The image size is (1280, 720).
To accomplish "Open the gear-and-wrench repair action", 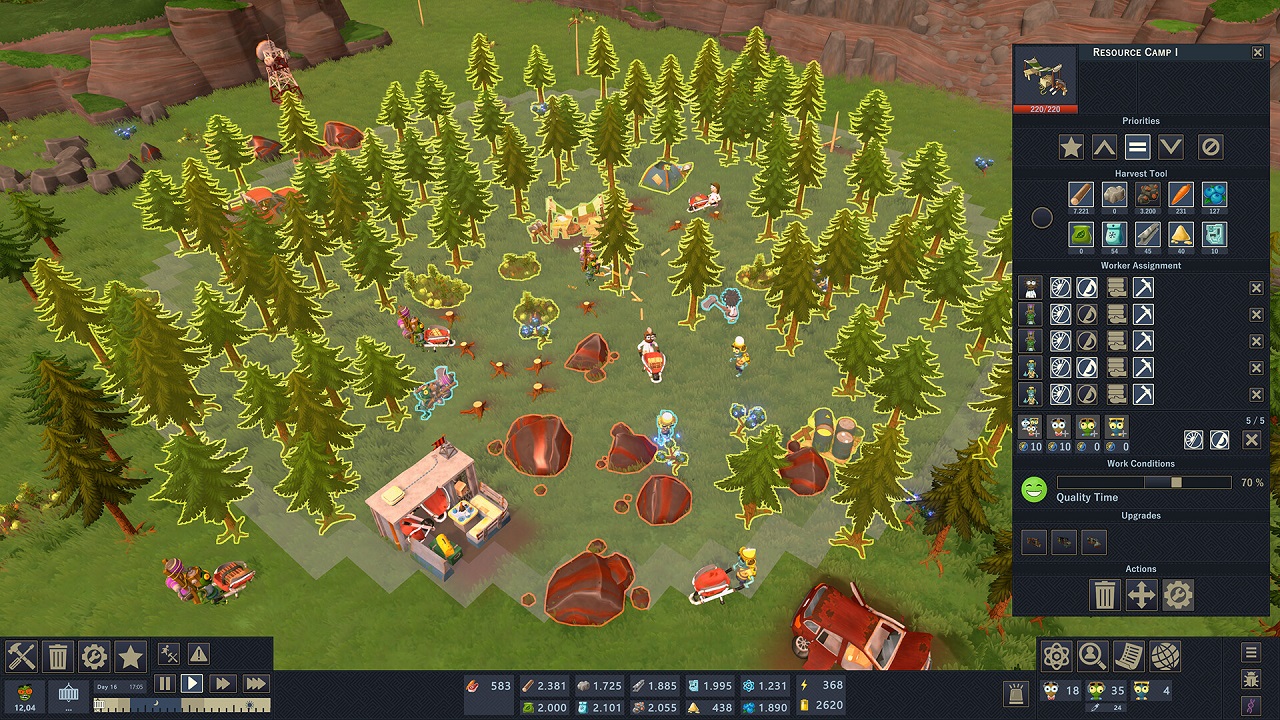I will (1177, 596).
